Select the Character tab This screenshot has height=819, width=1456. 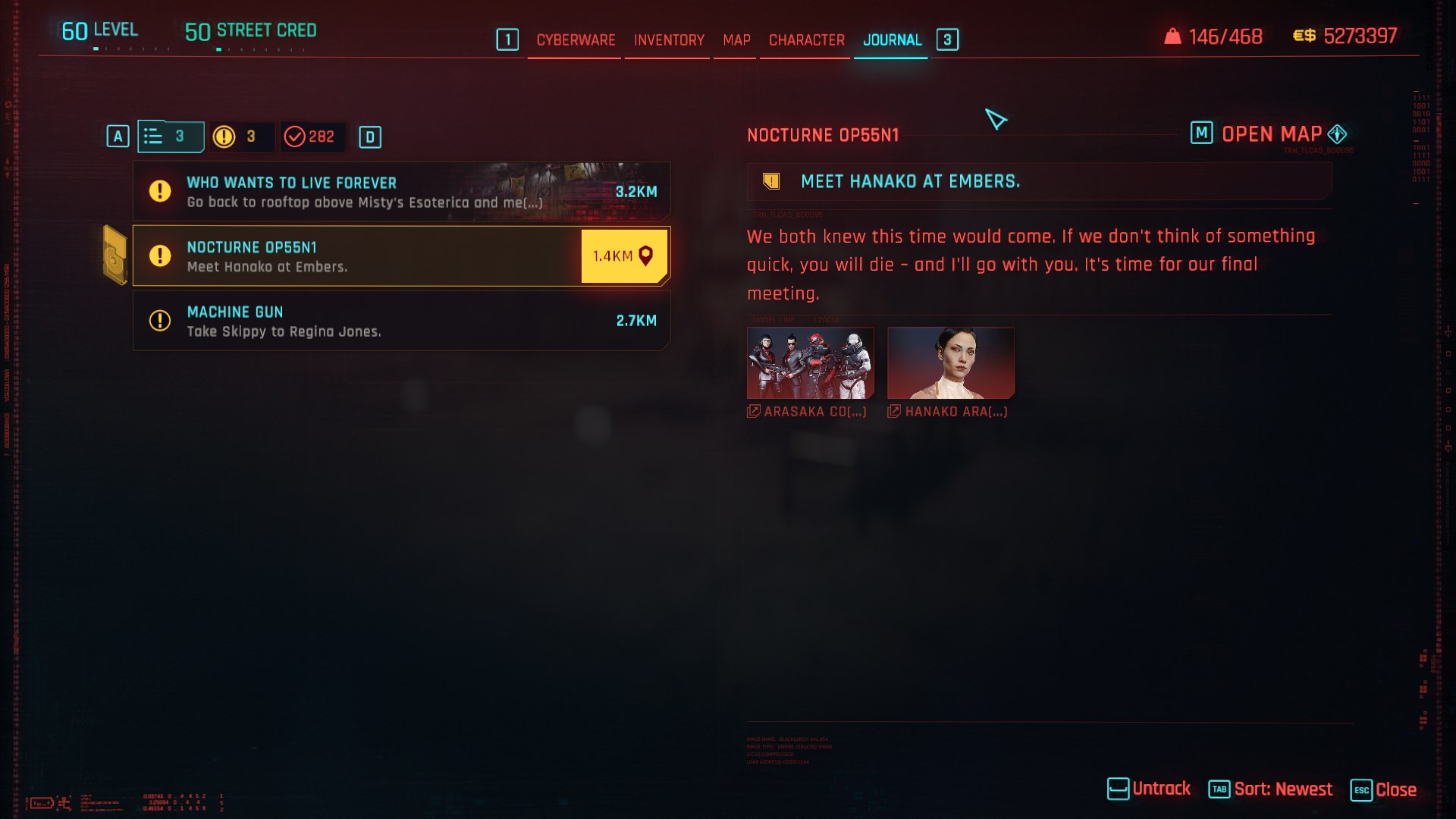[x=806, y=40]
